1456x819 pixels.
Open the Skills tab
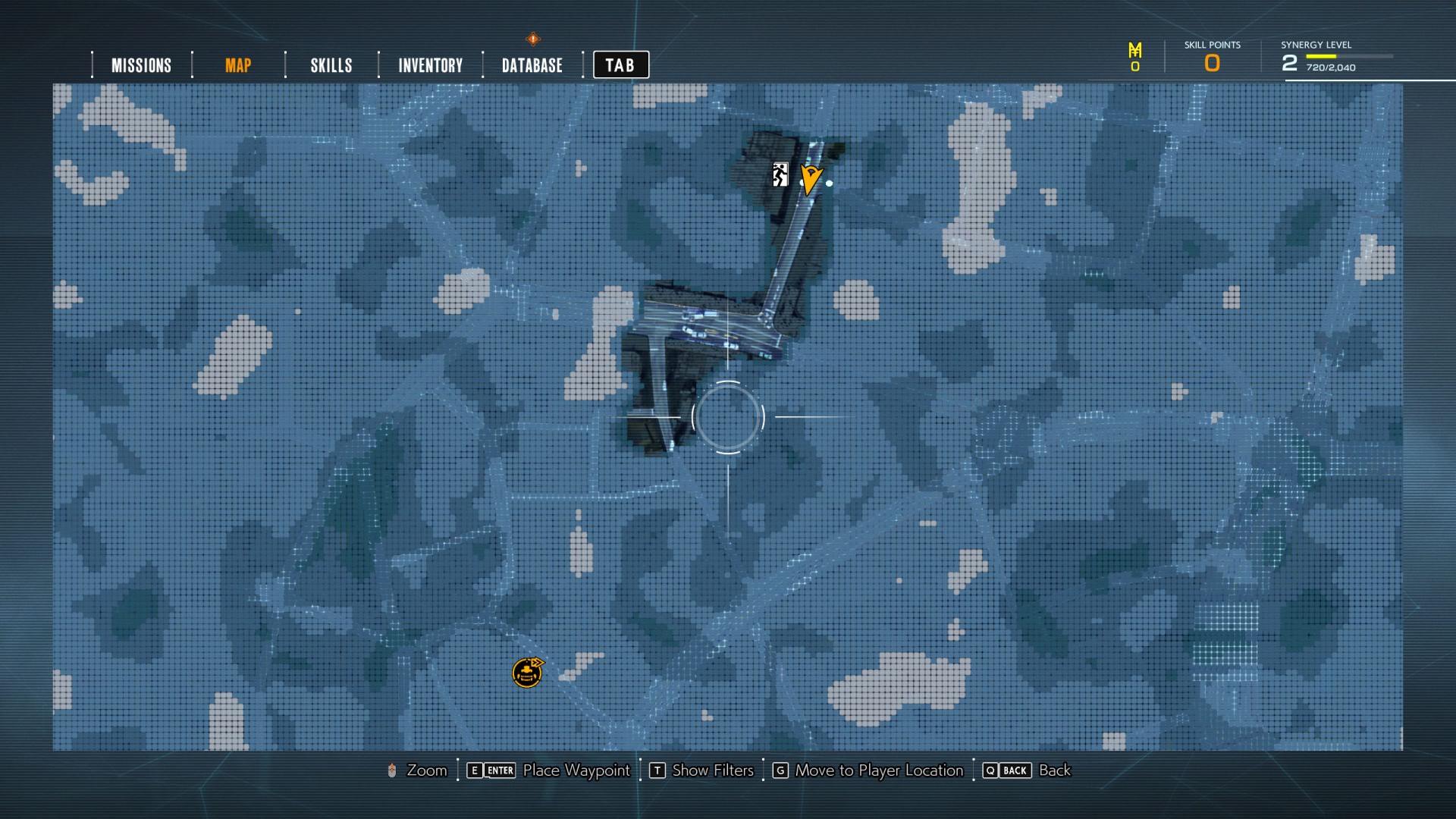(x=331, y=65)
